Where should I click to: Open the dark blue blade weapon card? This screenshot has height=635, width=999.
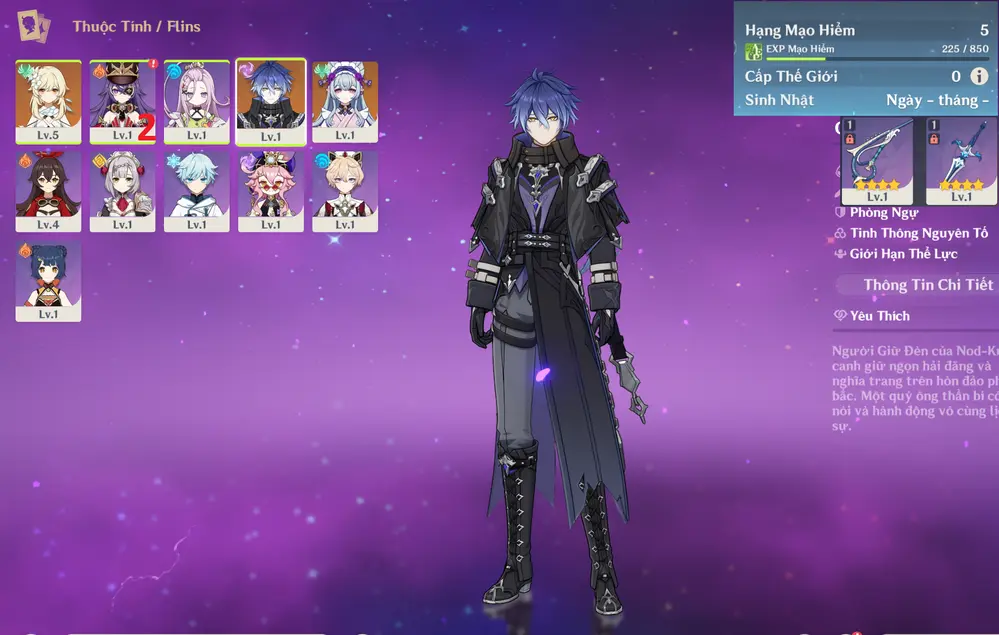pyautogui.click(x=961, y=160)
